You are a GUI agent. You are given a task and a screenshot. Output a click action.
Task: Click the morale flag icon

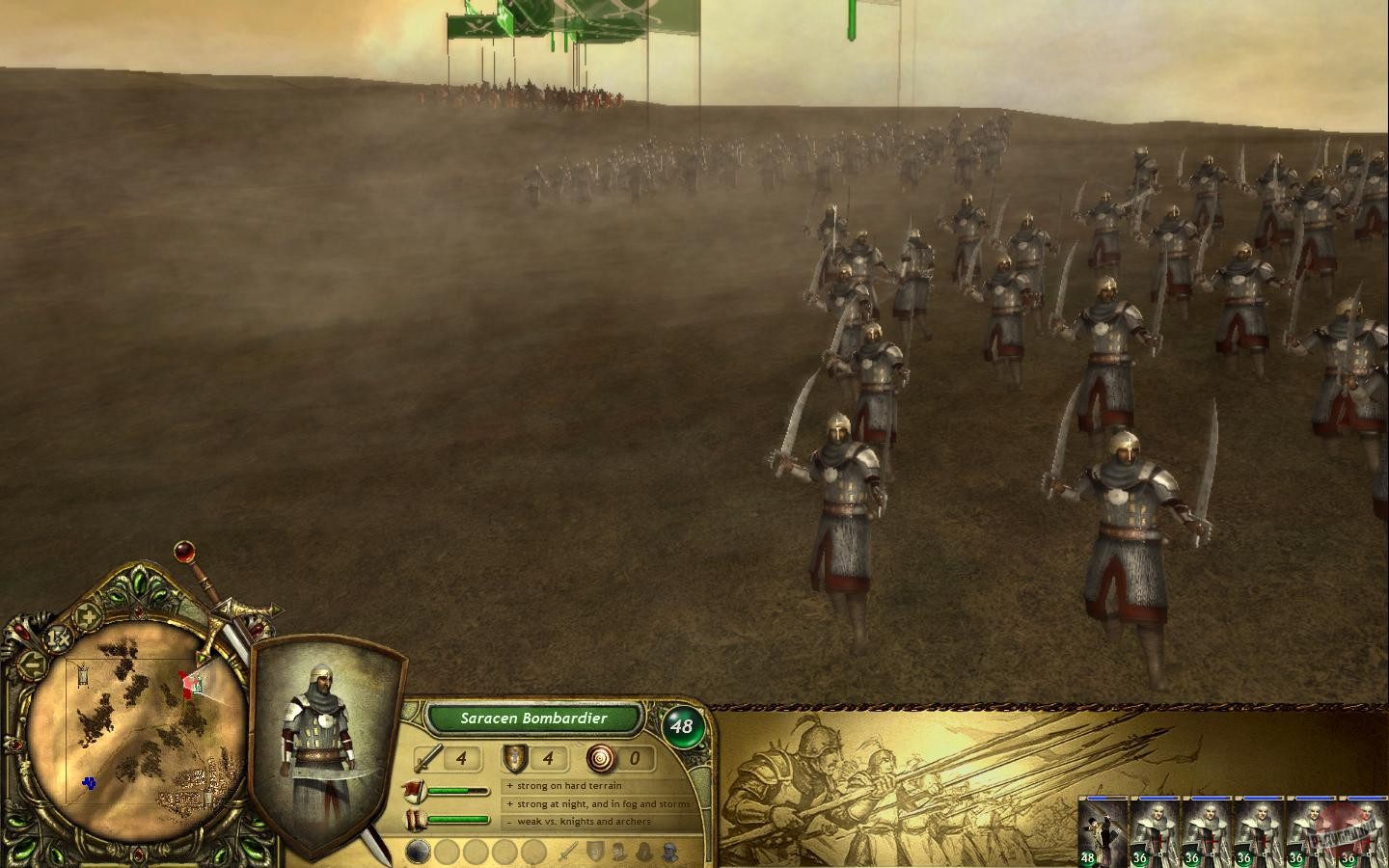(415, 791)
